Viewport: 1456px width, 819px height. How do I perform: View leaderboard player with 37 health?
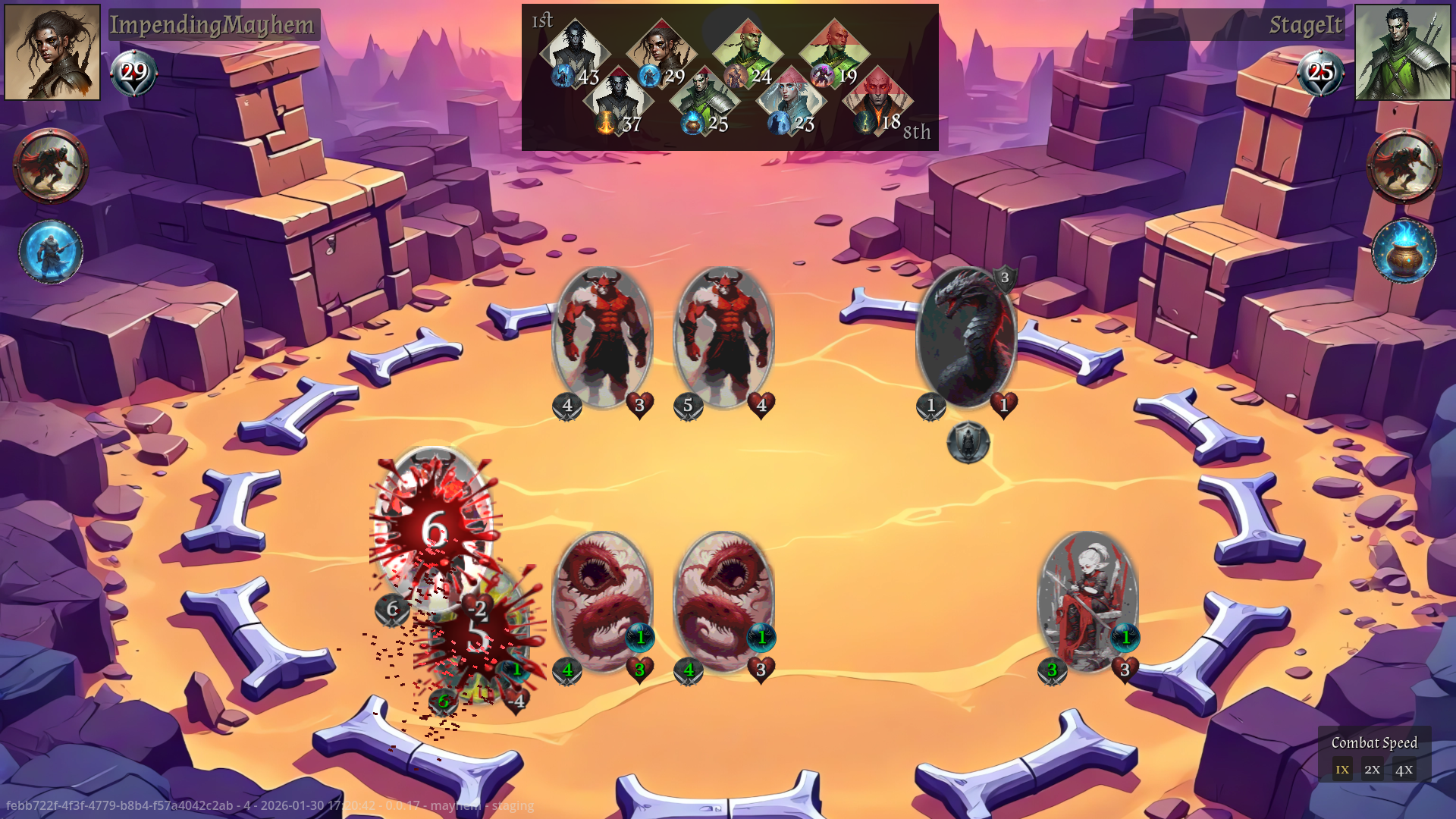(x=618, y=99)
